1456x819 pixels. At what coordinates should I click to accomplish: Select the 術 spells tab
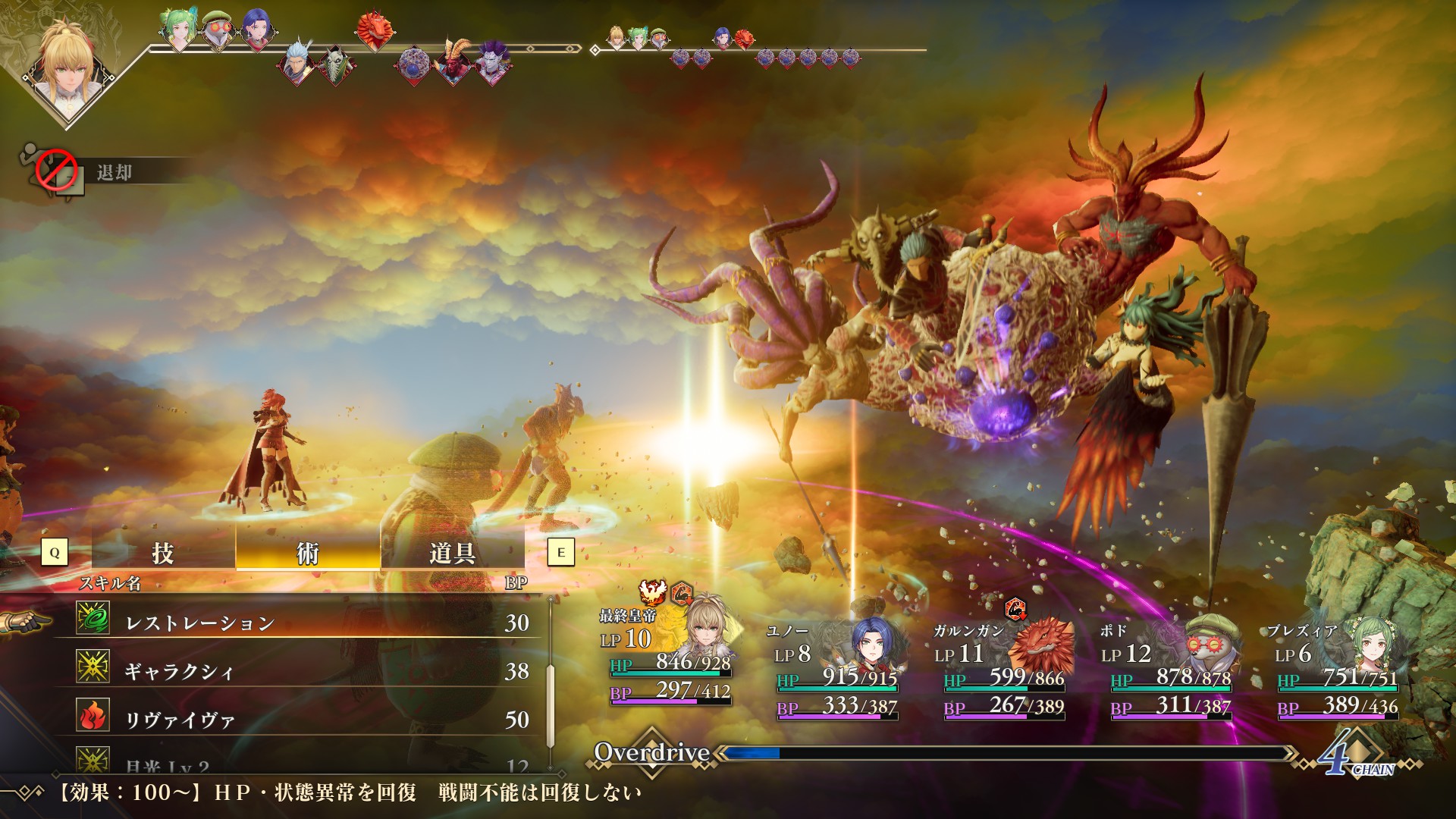click(x=307, y=552)
